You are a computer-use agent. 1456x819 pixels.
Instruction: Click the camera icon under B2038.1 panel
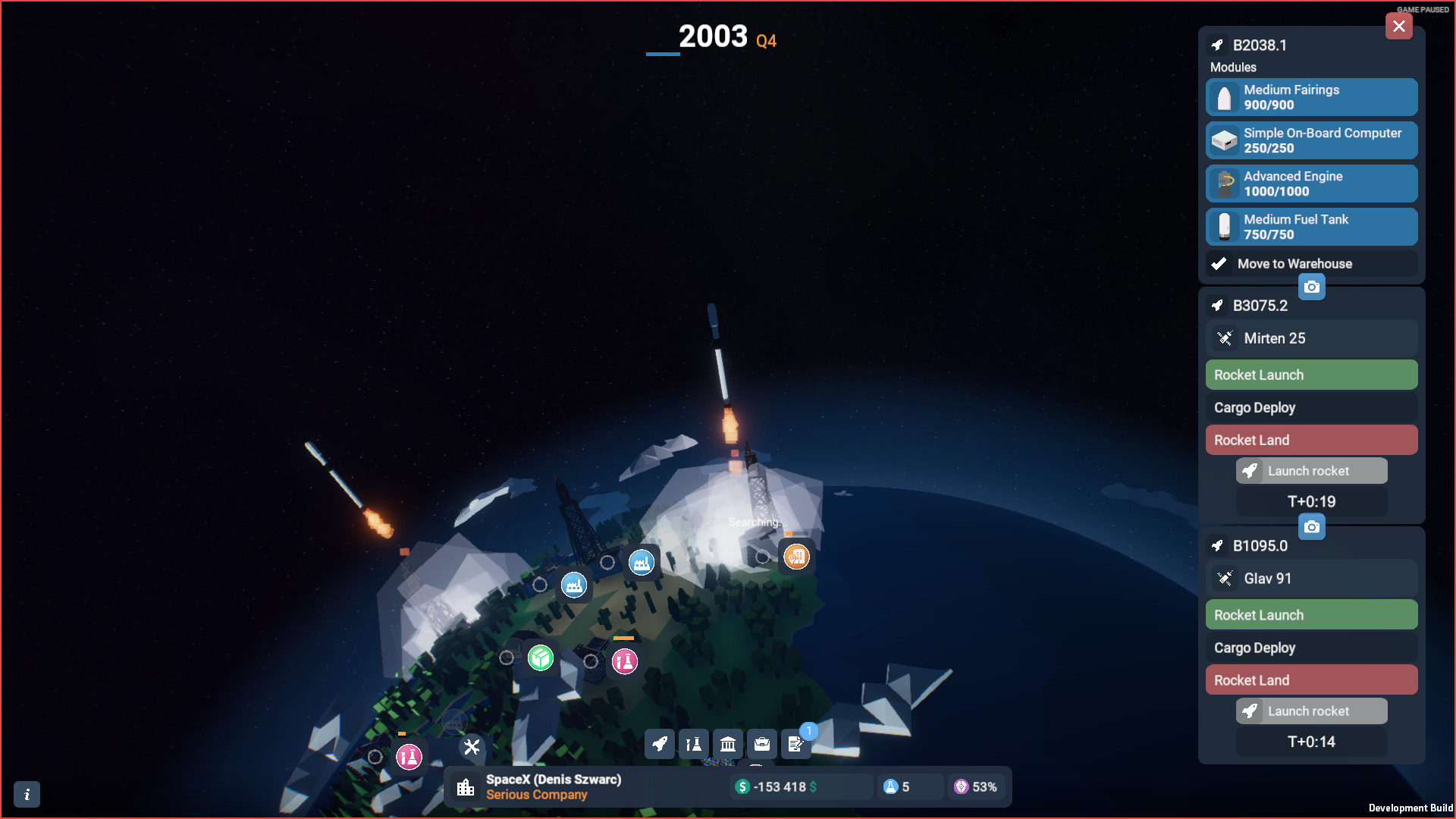1313,287
